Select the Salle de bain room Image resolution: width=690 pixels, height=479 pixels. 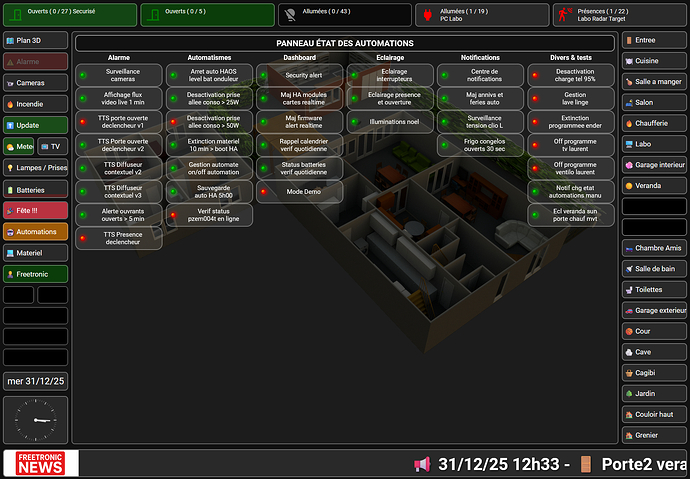point(655,269)
